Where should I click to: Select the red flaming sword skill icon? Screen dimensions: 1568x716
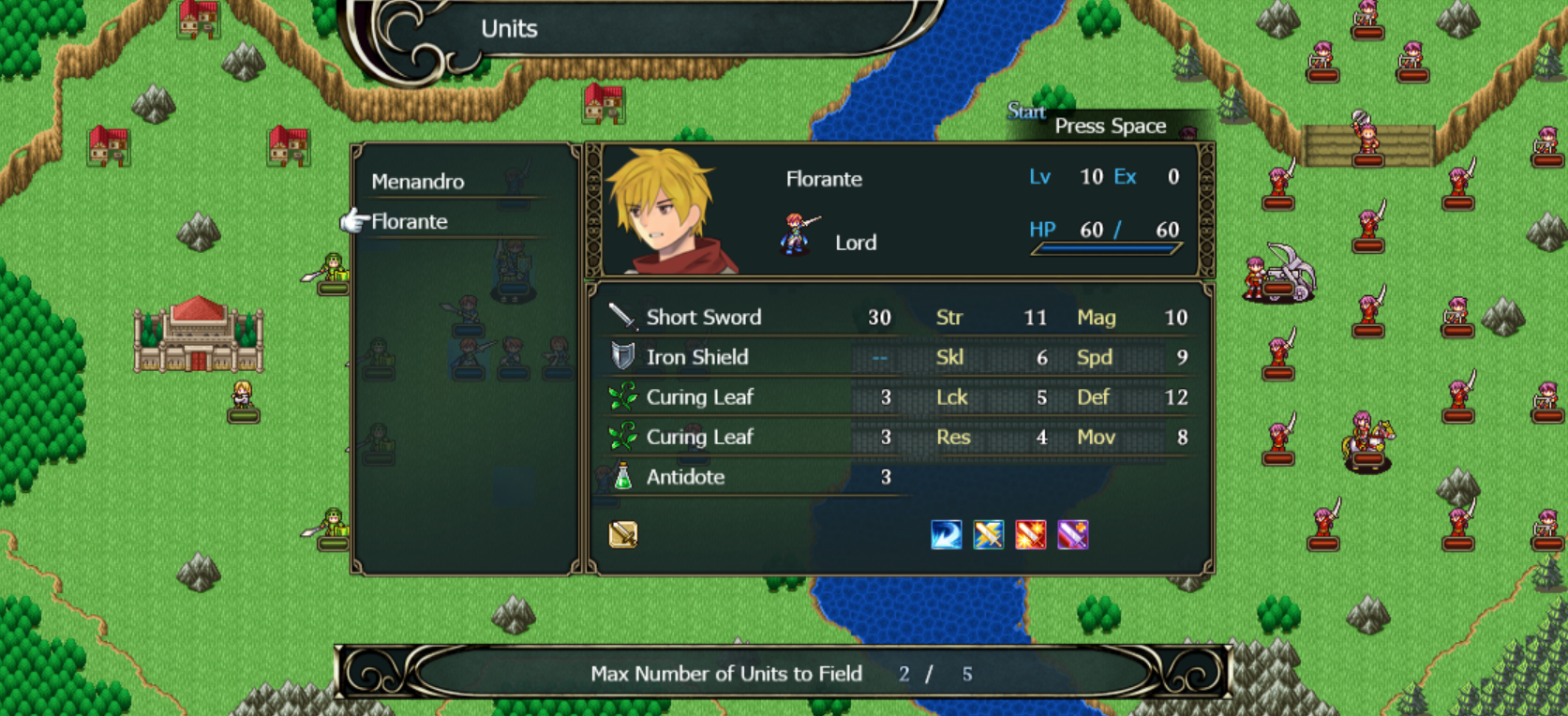coord(1029,534)
